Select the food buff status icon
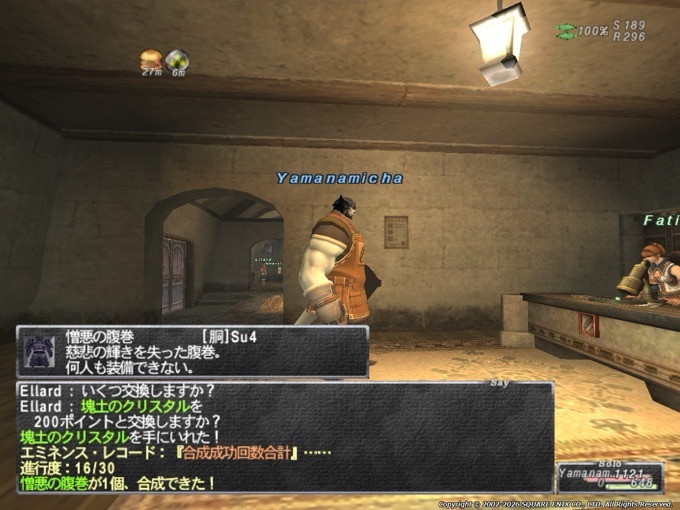Image resolution: width=680 pixels, height=510 pixels. click(152, 58)
